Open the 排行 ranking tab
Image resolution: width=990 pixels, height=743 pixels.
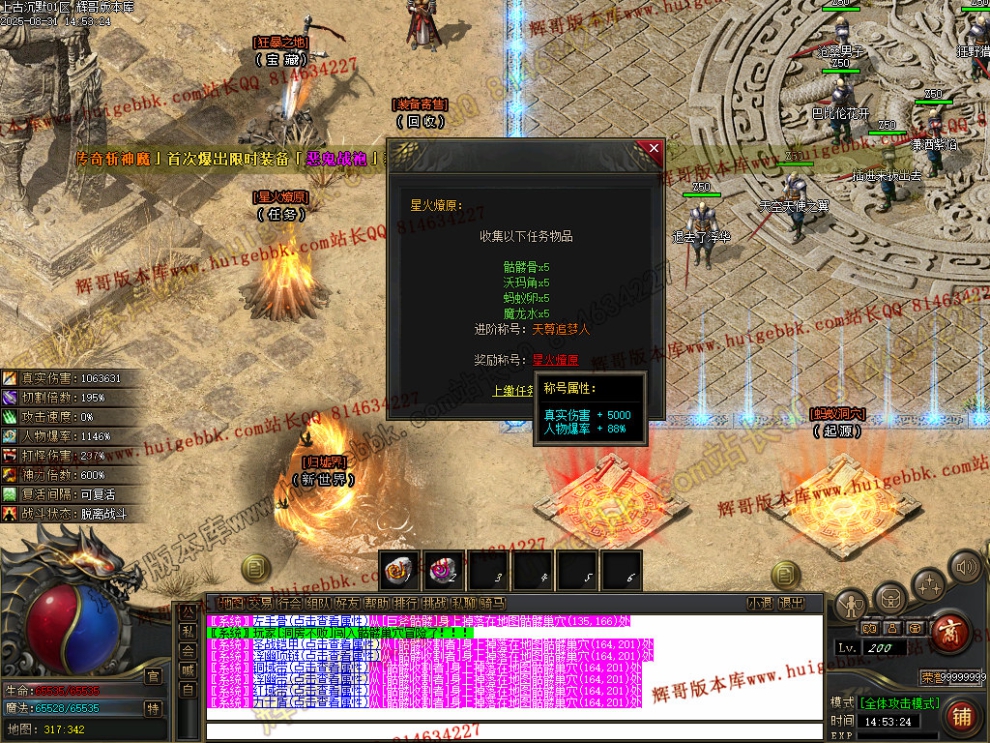click(x=405, y=604)
